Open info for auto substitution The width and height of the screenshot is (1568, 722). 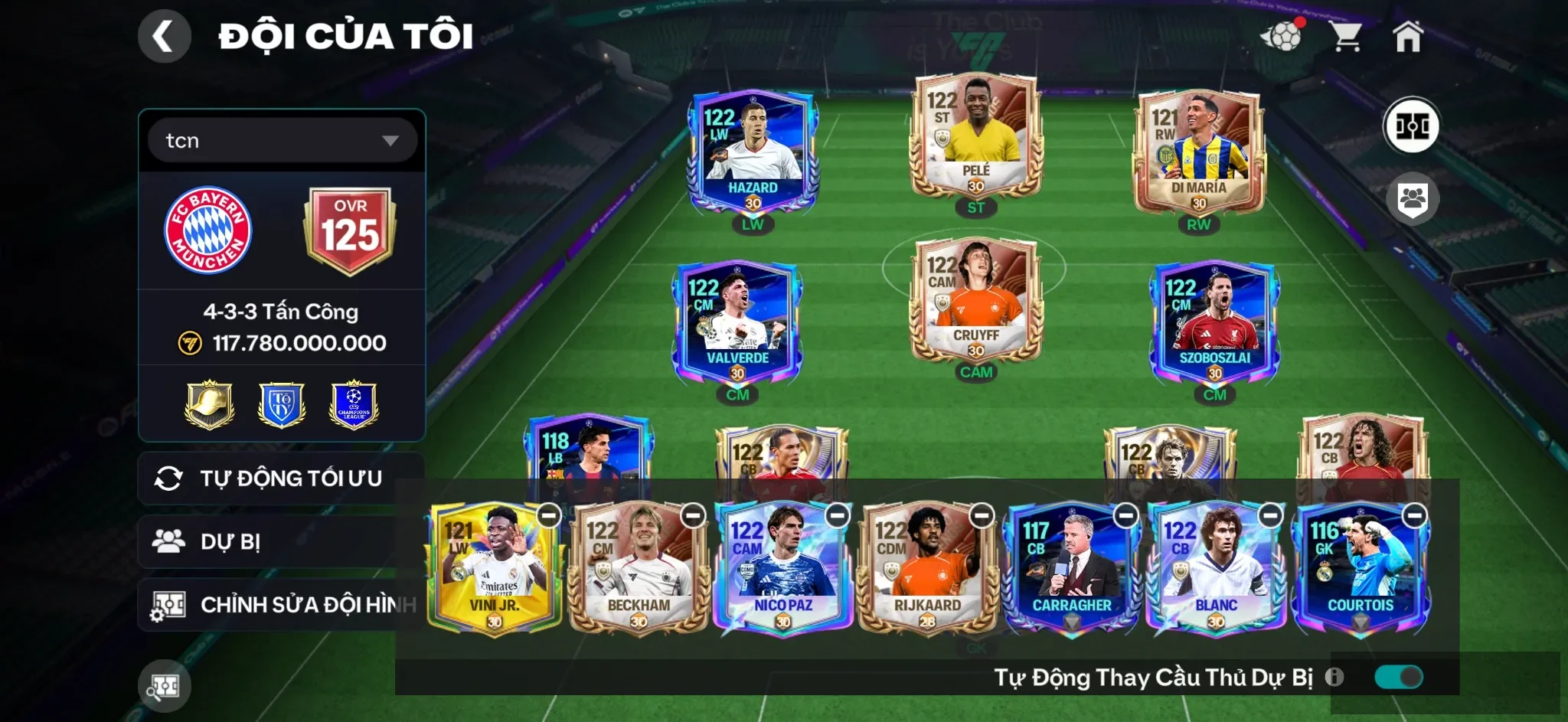click(x=1334, y=677)
